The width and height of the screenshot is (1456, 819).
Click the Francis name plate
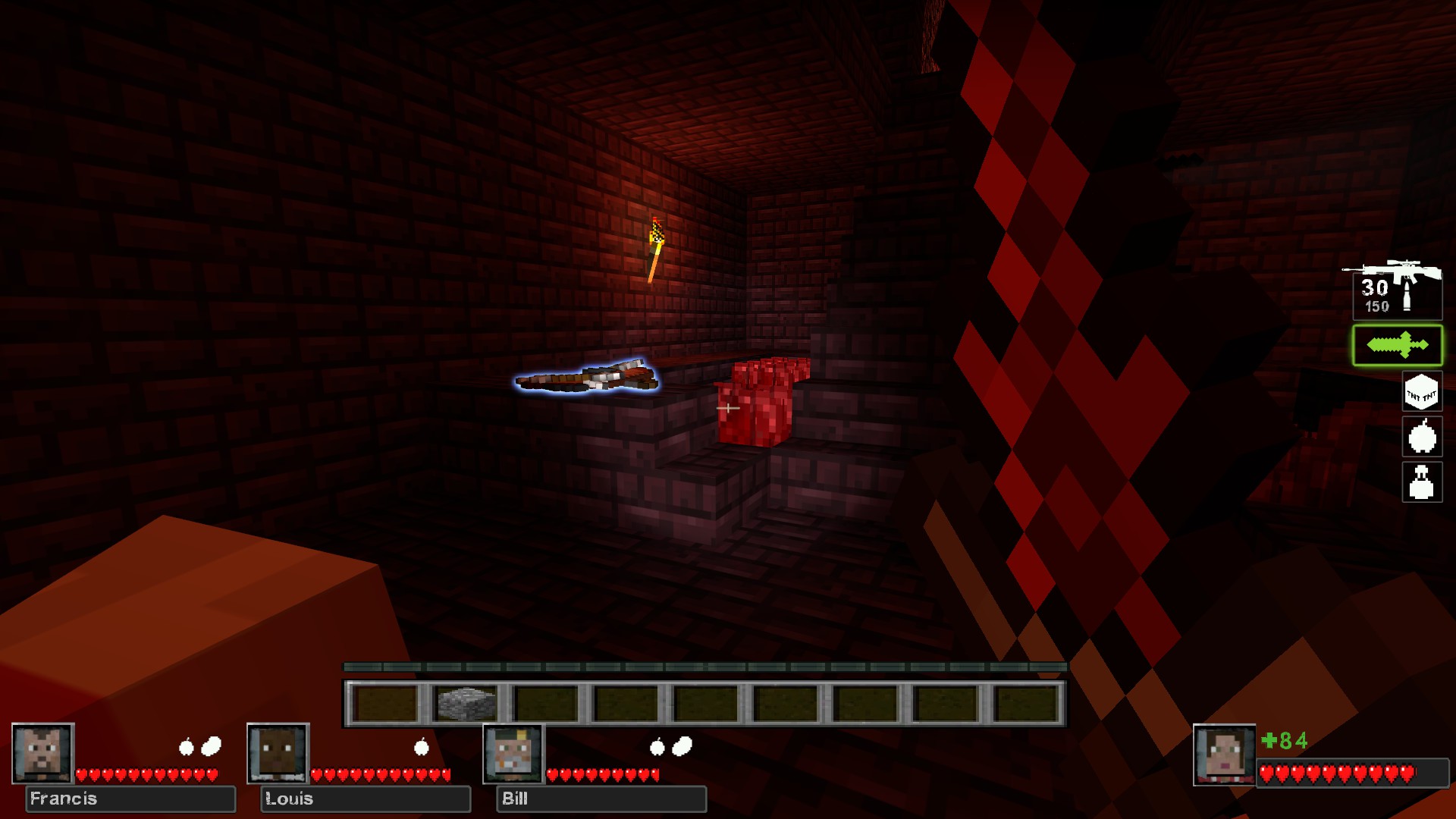pos(130,799)
